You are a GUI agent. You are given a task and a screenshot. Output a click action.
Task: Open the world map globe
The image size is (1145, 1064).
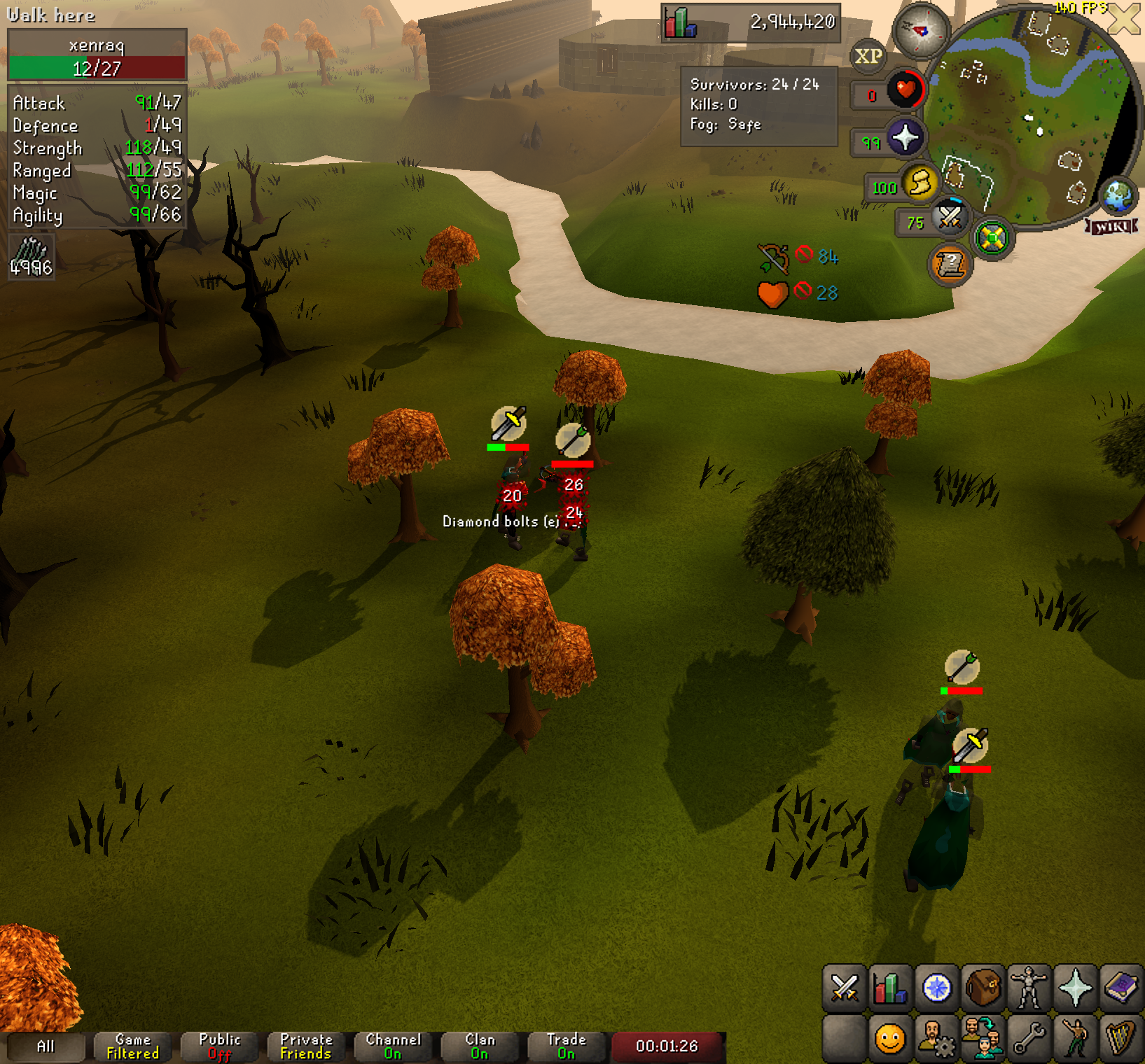[x=1118, y=197]
